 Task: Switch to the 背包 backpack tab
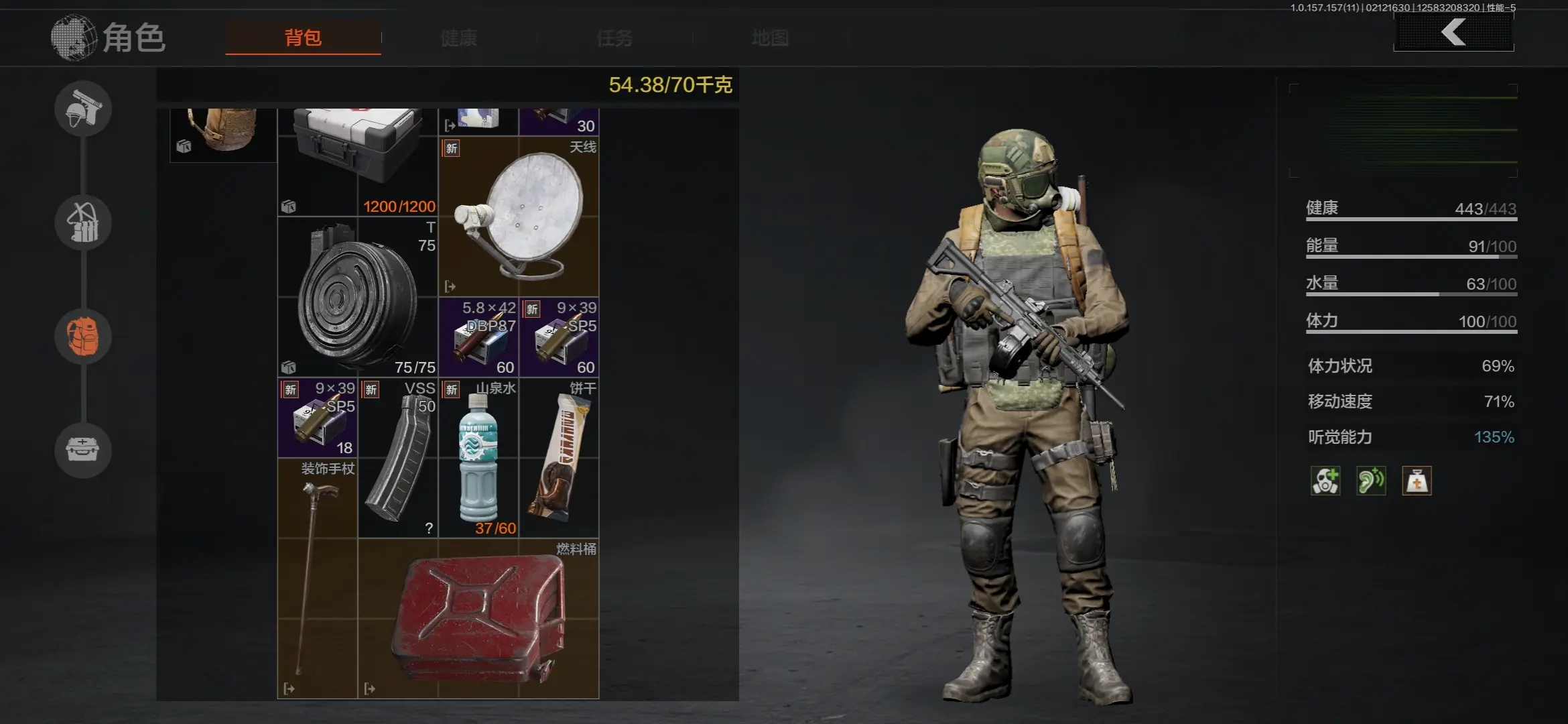(x=303, y=38)
